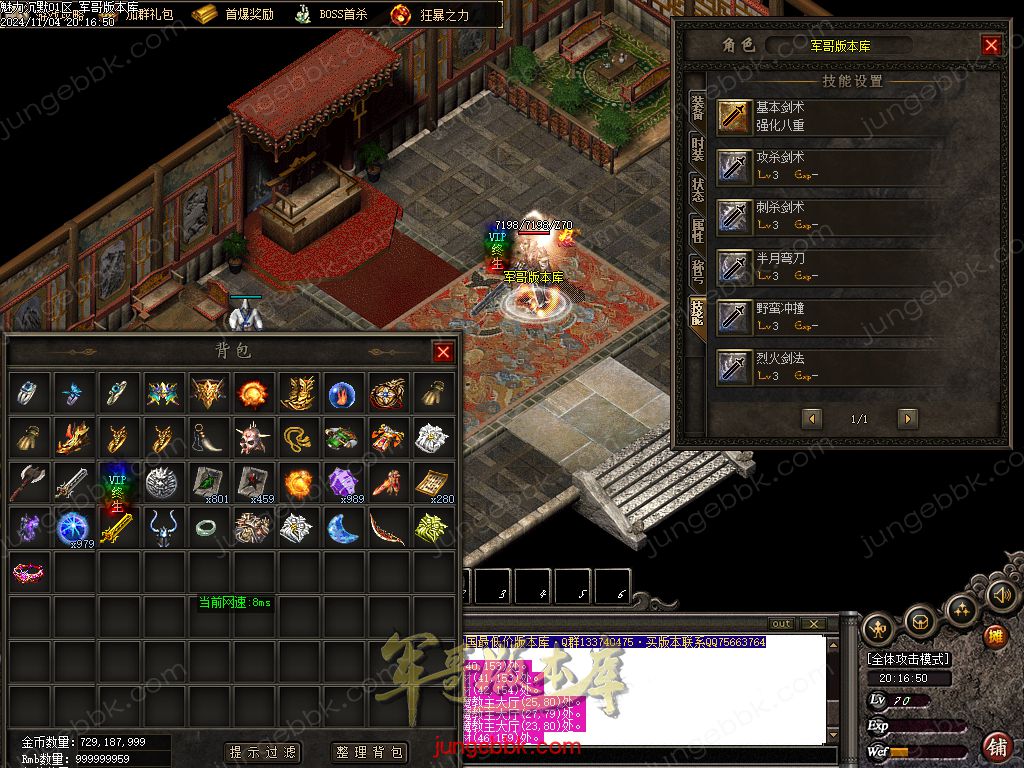
Task: Switch to the 属性 attributes tab
Action: [x=697, y=231]
